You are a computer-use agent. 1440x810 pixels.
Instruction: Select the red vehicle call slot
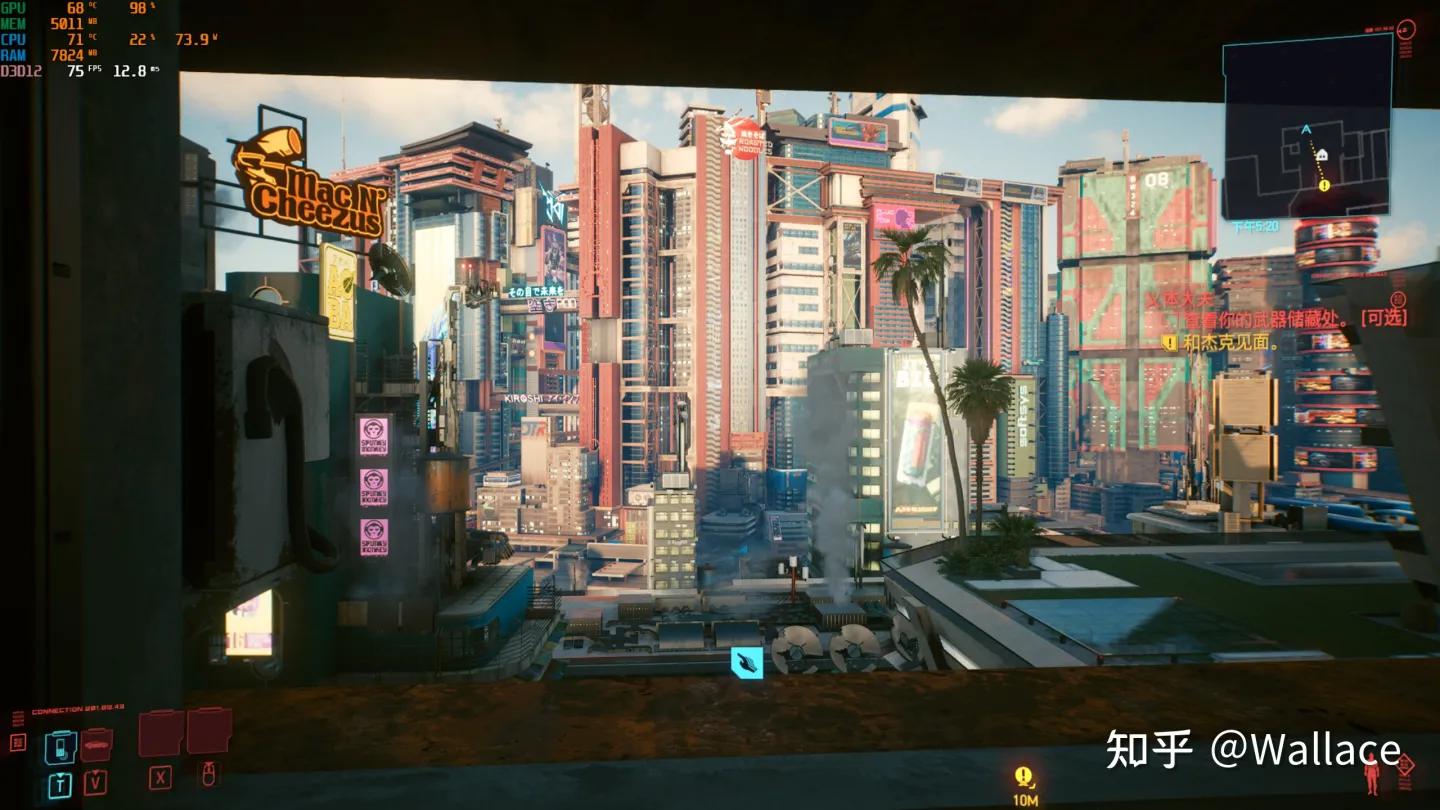[96, 744]
